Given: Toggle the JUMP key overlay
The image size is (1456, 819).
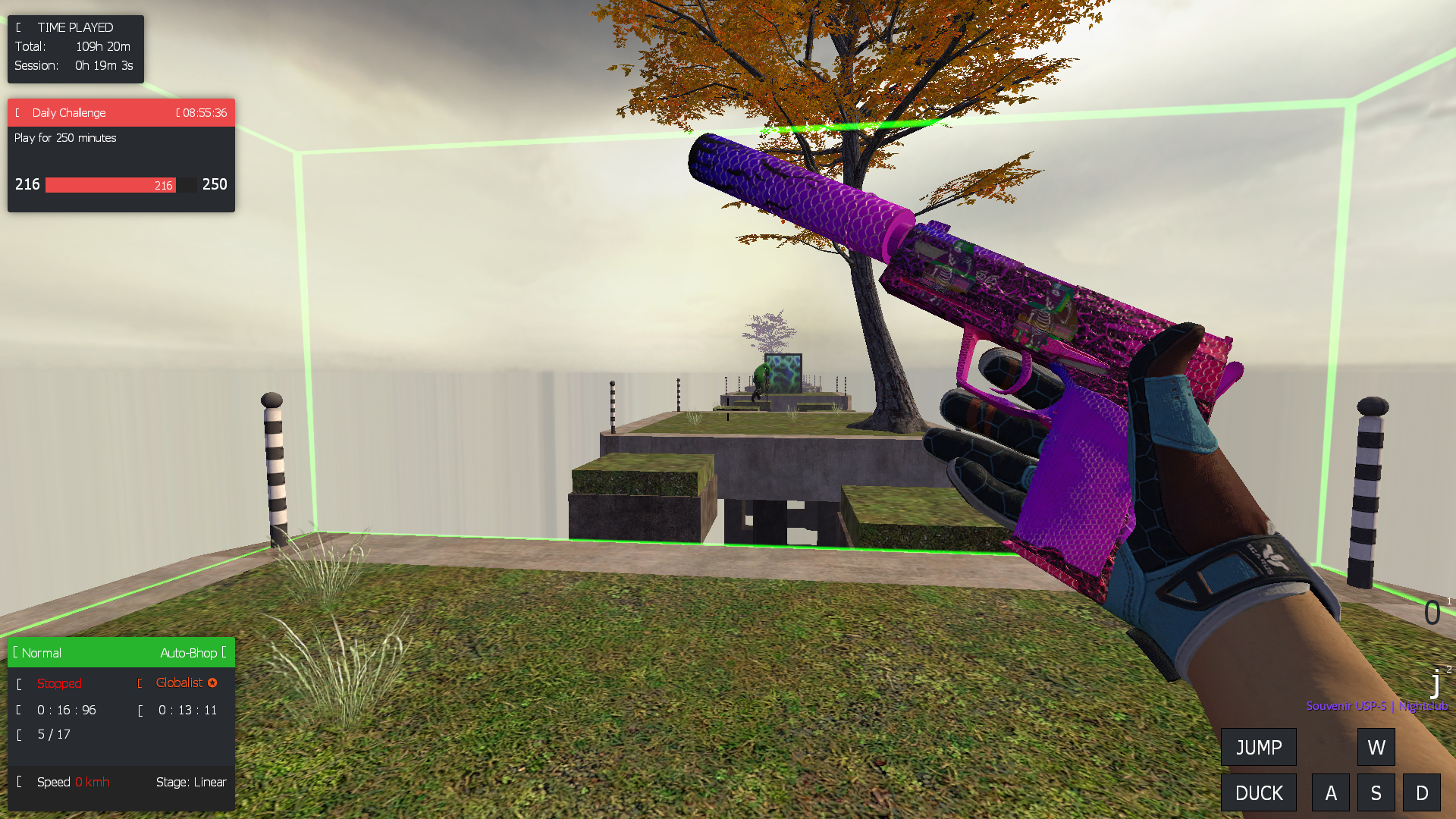Looking at the screenshot, I should tap(1258, 747).
